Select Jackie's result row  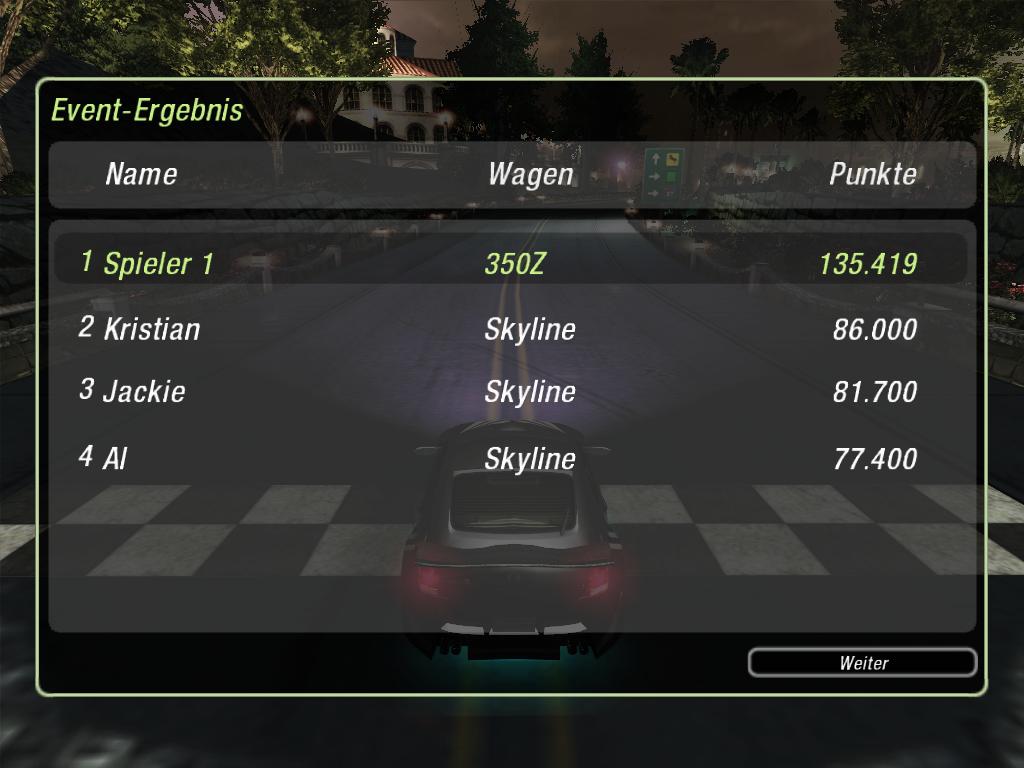click(x=510, y=391)
